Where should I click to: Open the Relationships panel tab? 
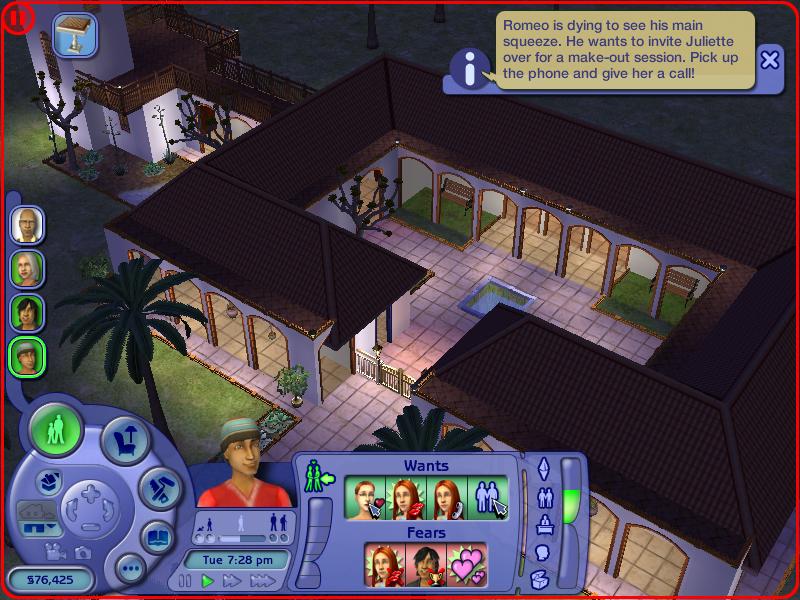tap(545, 497)
